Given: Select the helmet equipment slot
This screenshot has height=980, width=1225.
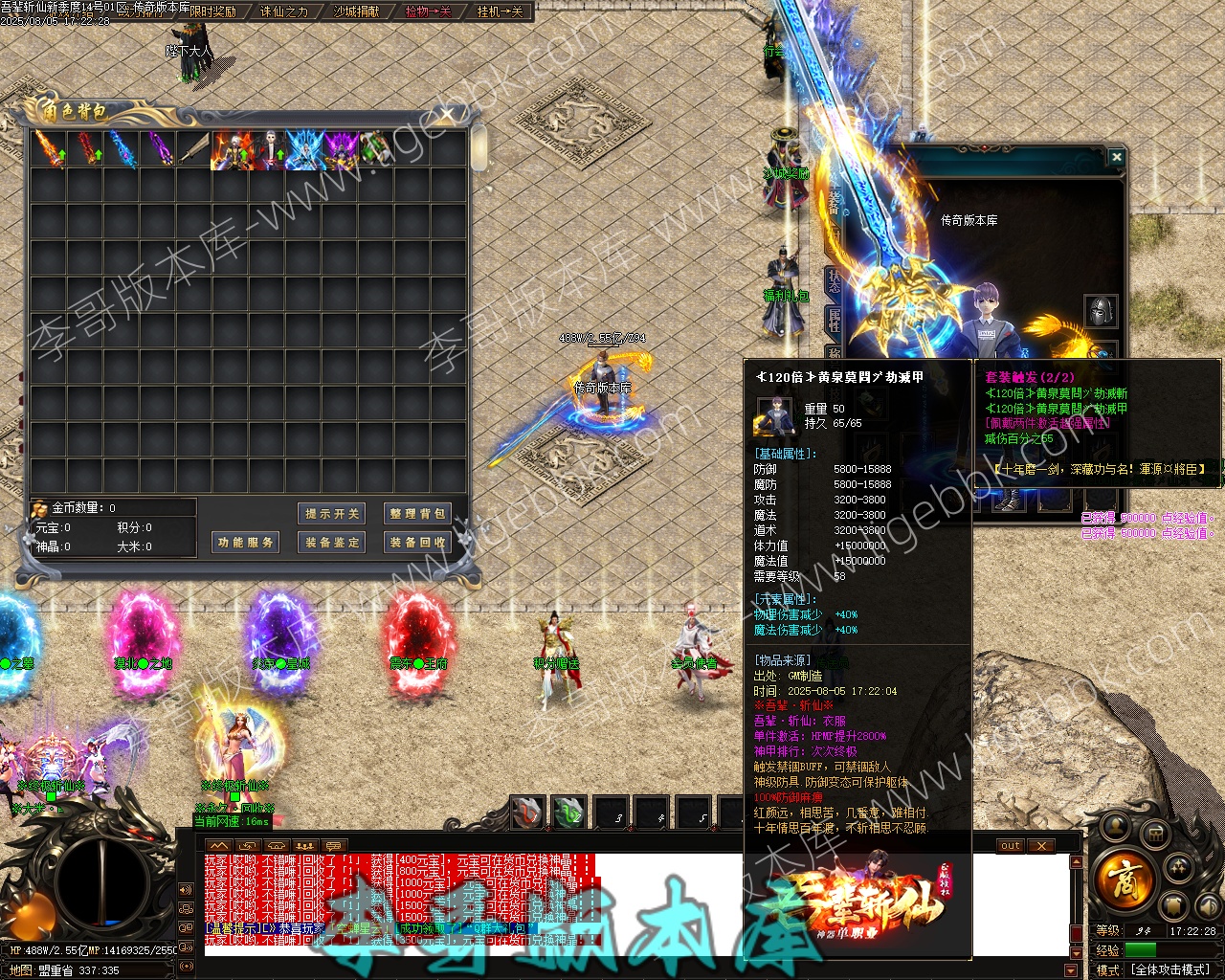Looking at the screenshot, I should tap(1101, 311).
